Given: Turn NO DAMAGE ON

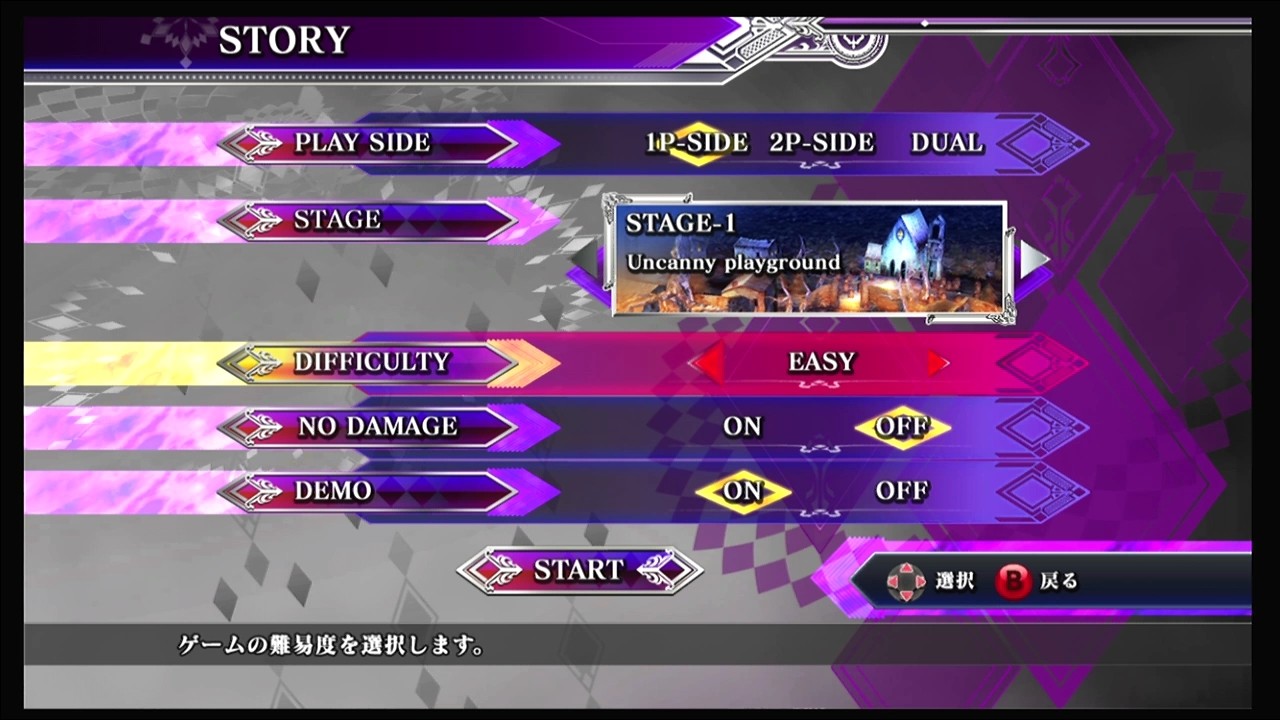Looking at the screenshot, I should (742, 427).
